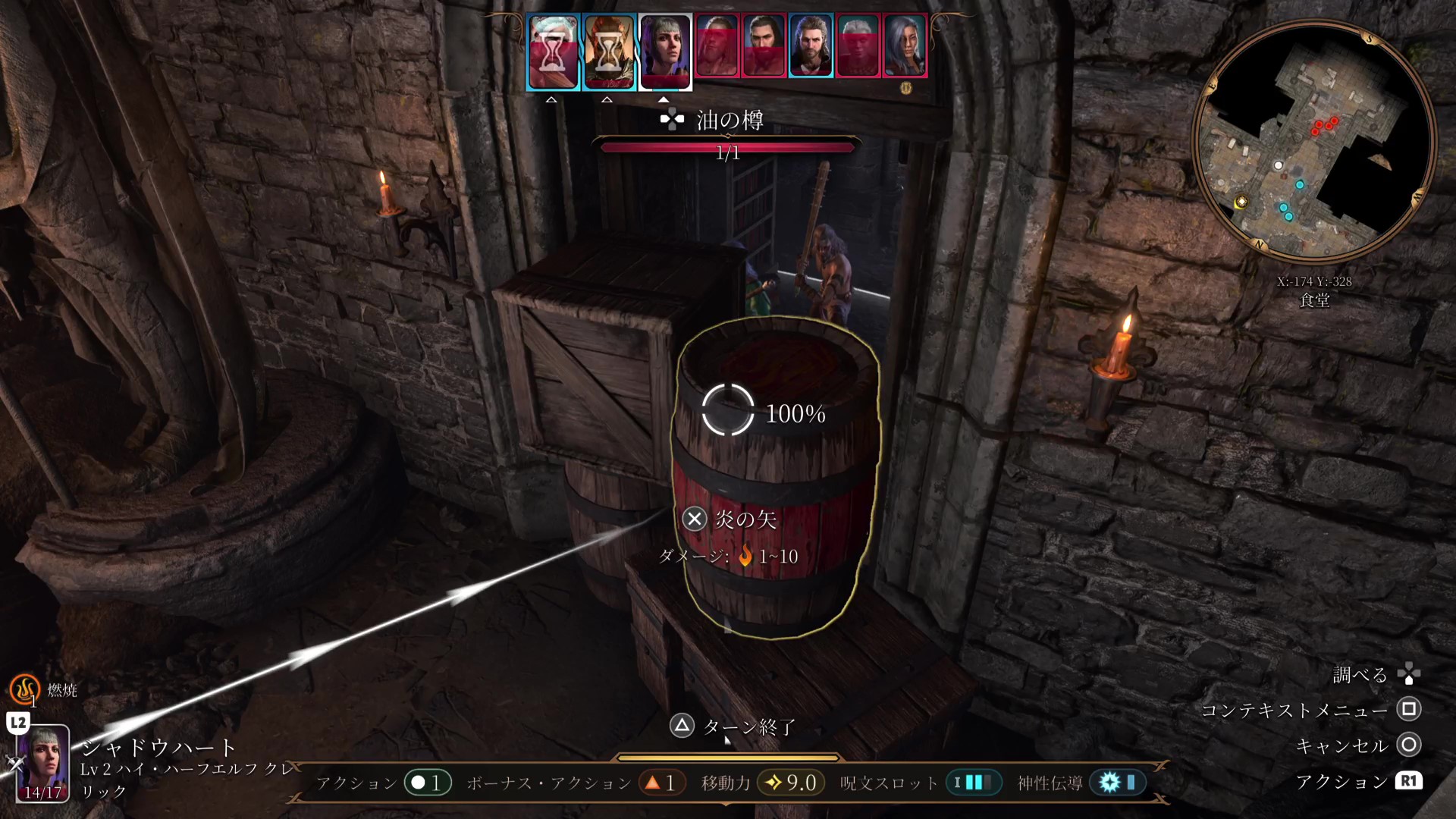Click the gold emblem under the turn order

905,88
